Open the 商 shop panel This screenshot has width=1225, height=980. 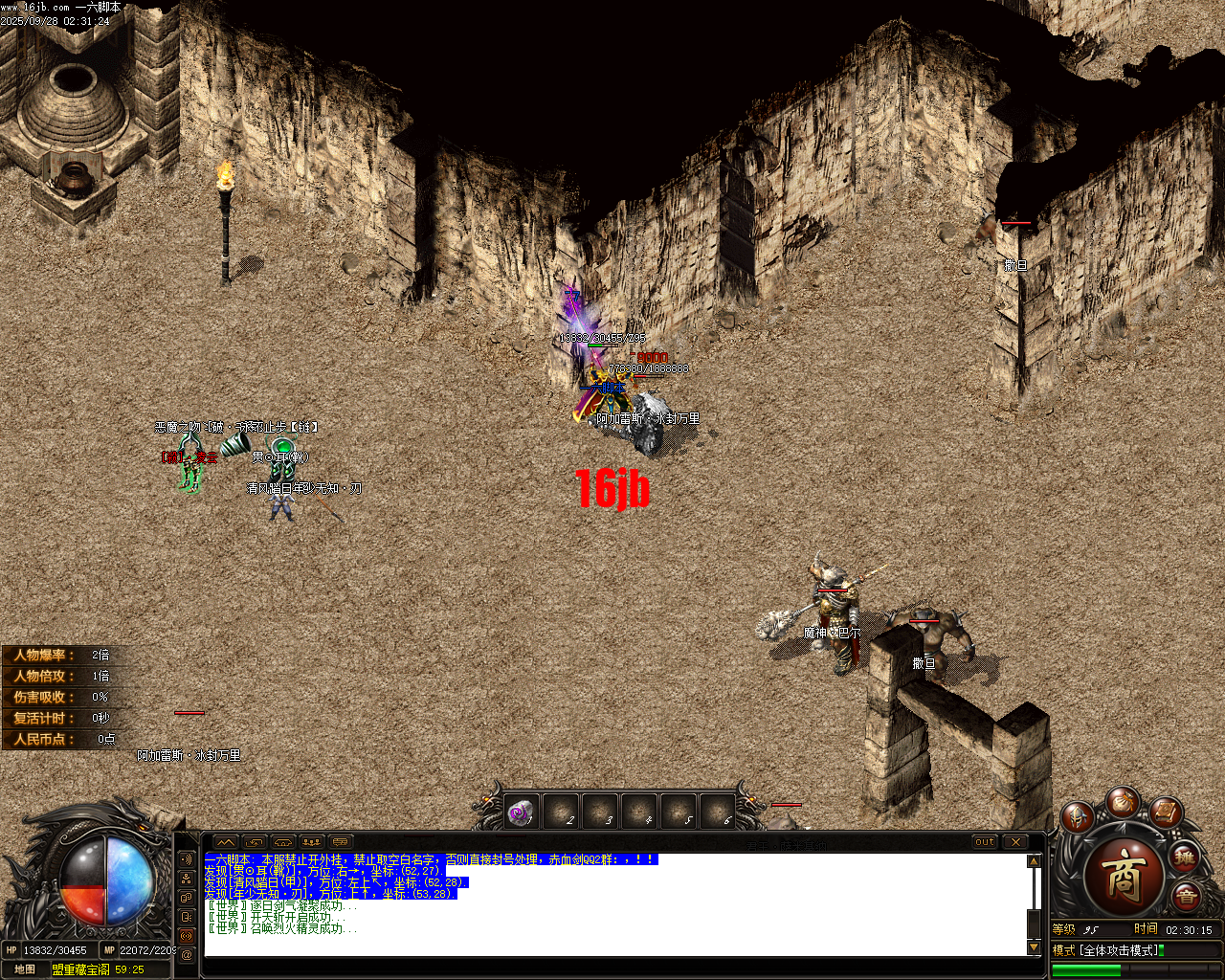click(x=1126, y=878)
